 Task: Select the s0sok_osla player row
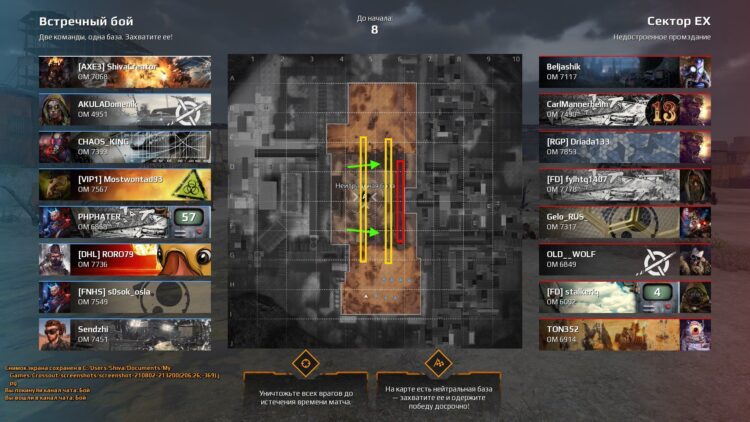(125, 296)
